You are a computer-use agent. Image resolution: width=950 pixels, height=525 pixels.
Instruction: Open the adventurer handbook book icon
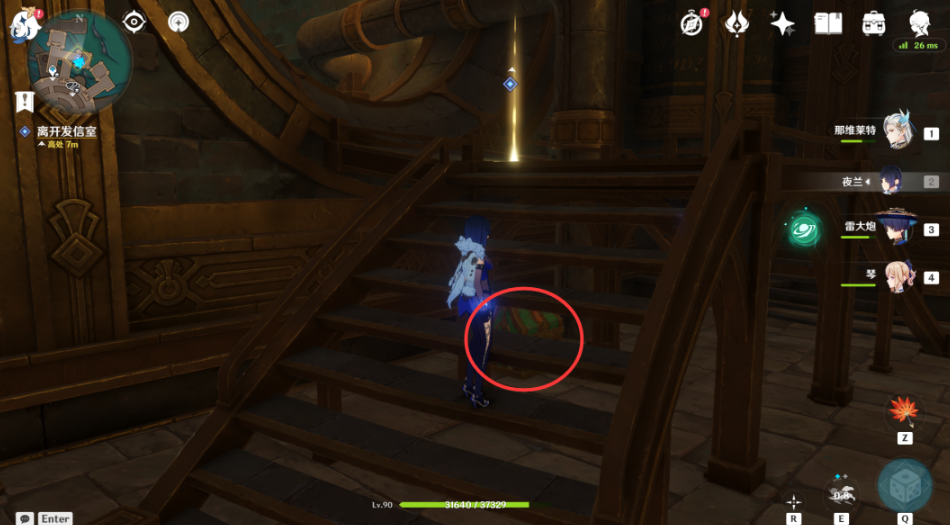[x=828, y=23]
